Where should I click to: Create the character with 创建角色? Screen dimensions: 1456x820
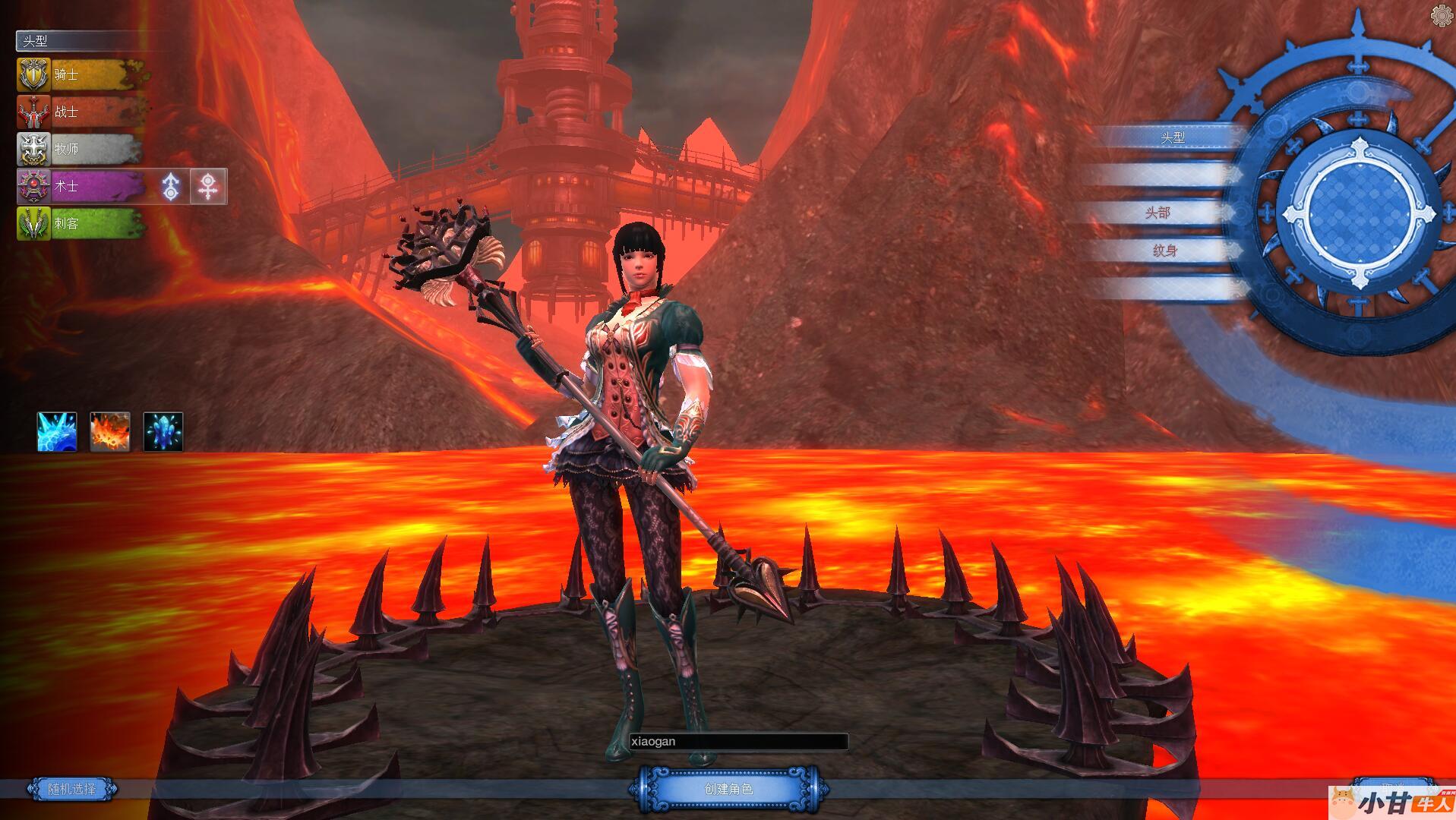tap(728, 789)
